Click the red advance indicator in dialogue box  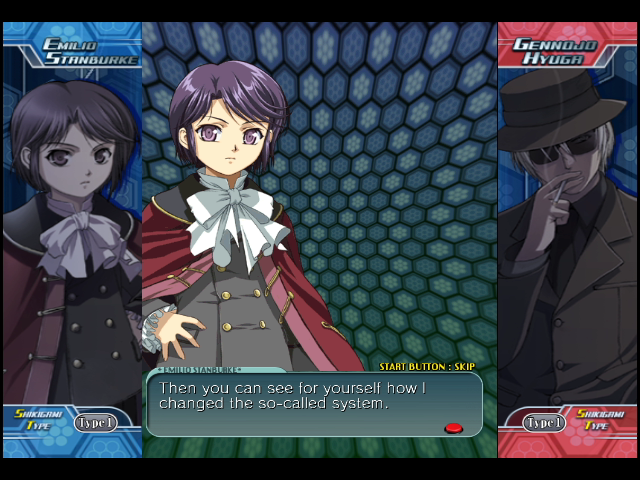(x=453, y=428)
